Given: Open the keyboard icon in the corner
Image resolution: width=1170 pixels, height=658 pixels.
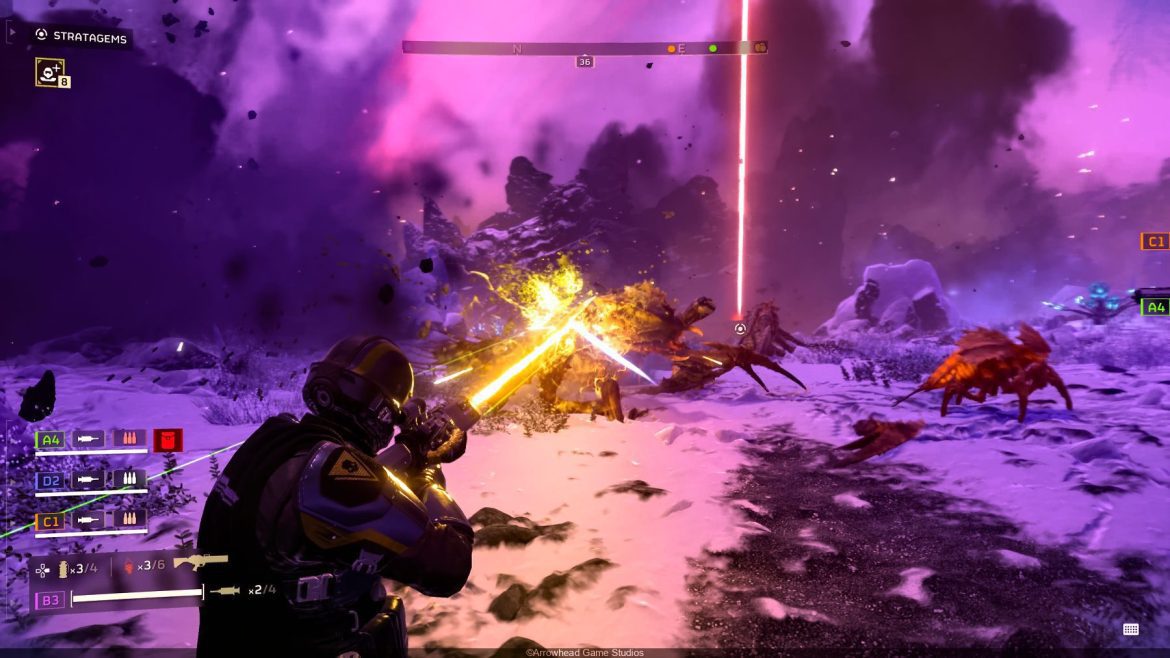Looking at the screenshot, I should pyautogui.click(x=1131, y=629).
